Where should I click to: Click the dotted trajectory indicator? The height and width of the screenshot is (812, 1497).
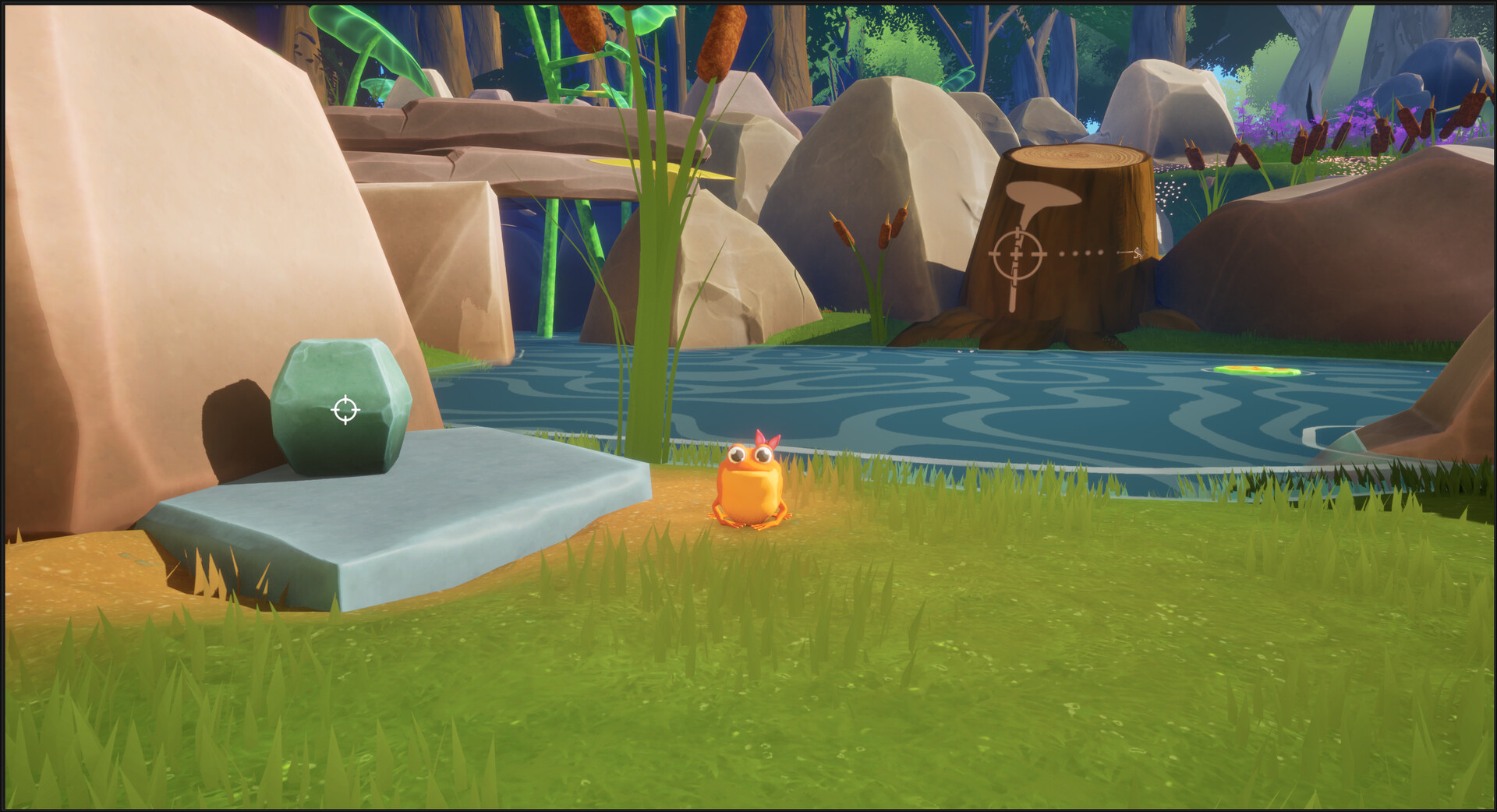(x=1081, y=252)
